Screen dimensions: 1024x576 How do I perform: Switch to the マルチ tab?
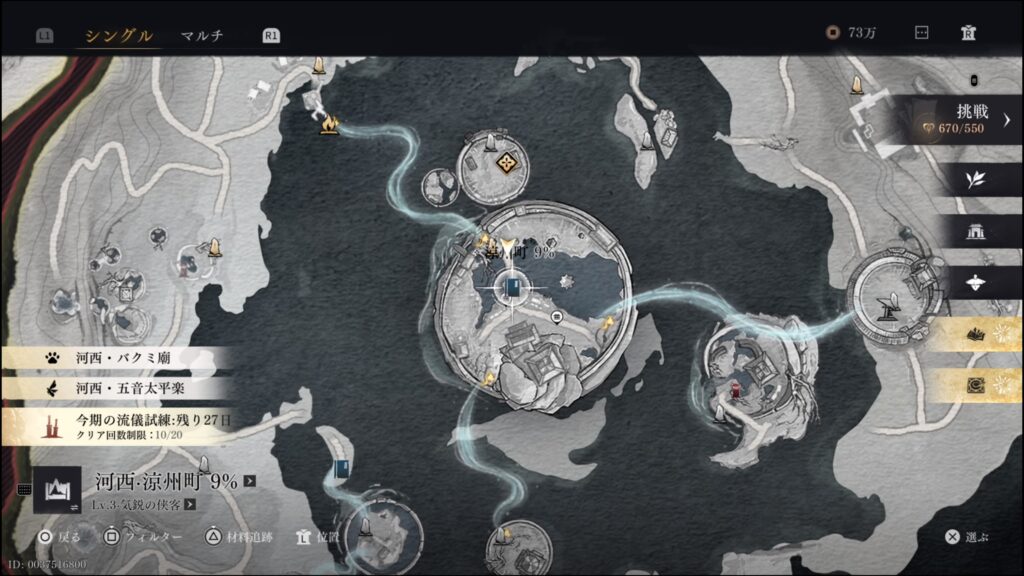point(201,35)
